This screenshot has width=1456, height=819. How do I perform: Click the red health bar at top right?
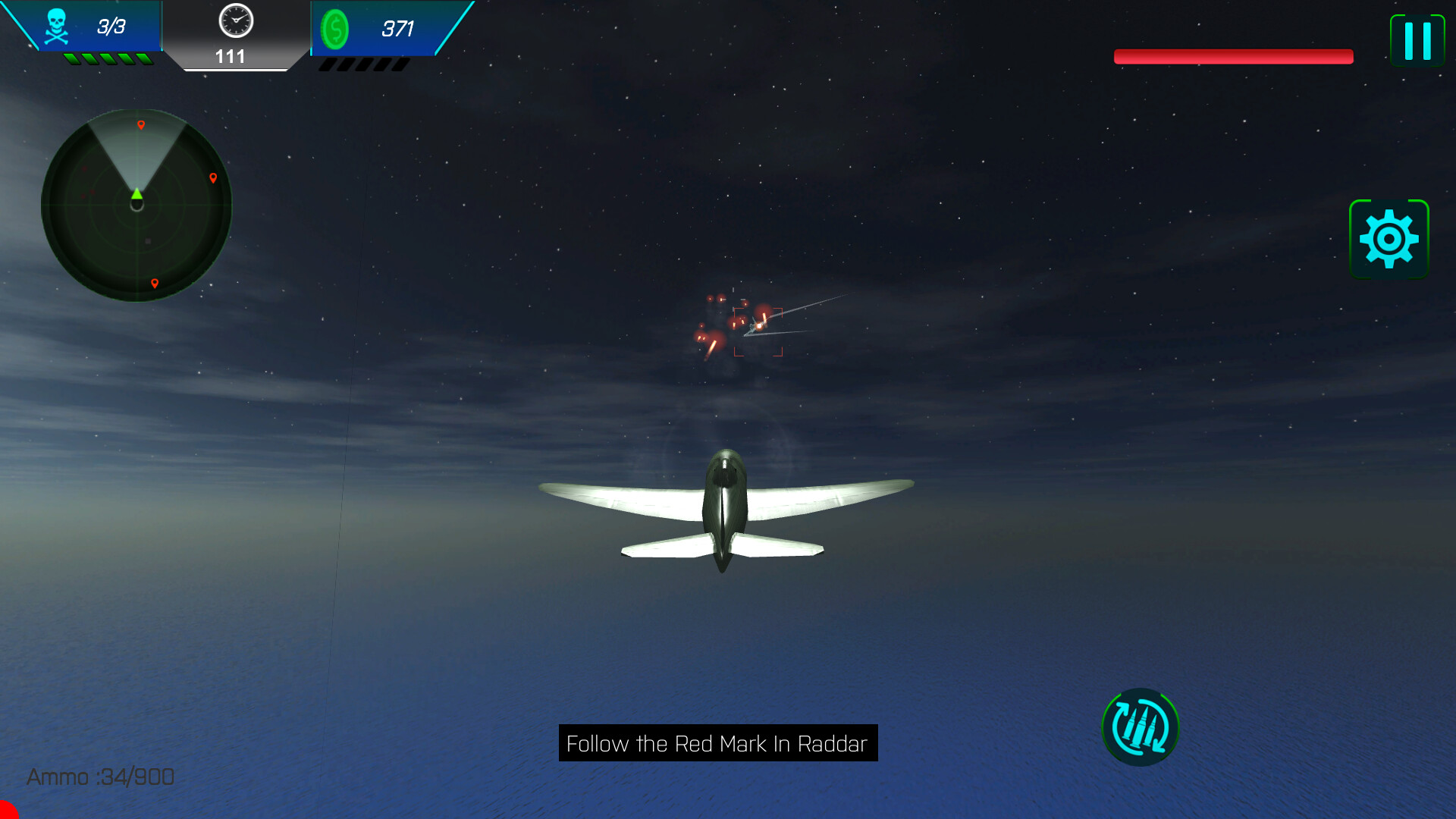(1232, 55)
